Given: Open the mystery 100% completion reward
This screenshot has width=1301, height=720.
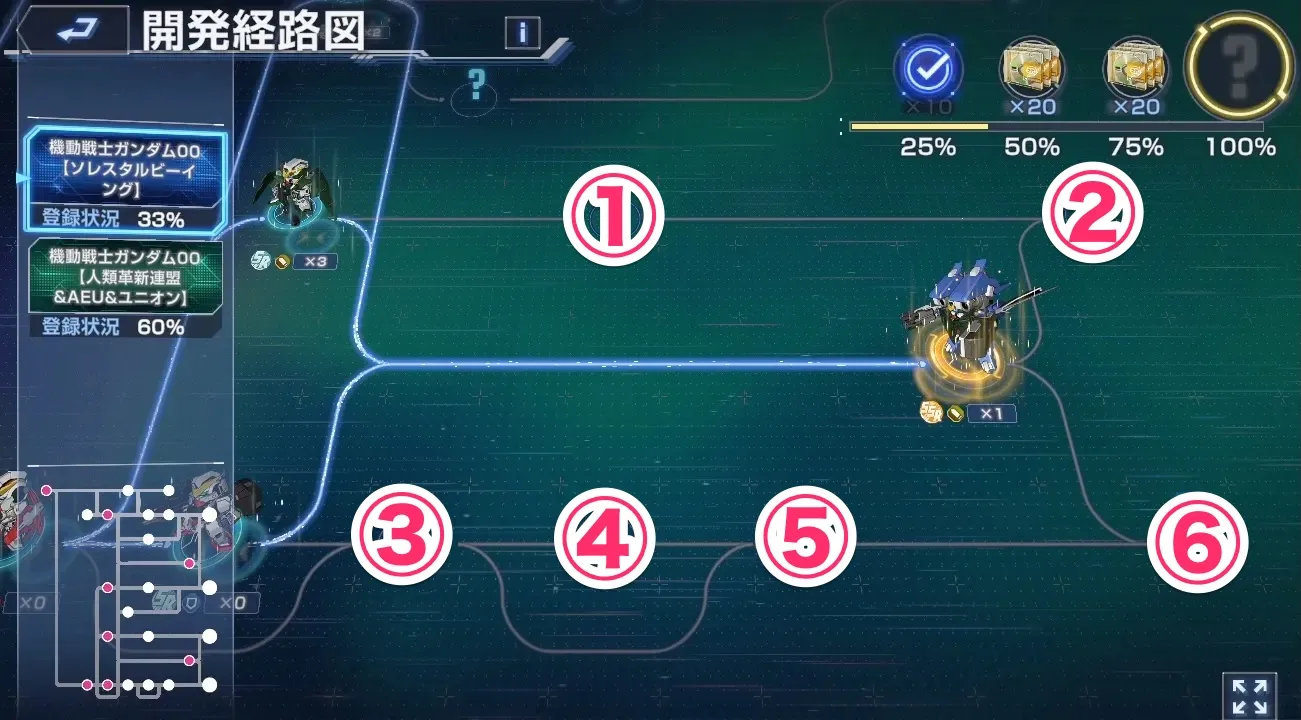Looking at the screenshot, I should coord(1237,69).
